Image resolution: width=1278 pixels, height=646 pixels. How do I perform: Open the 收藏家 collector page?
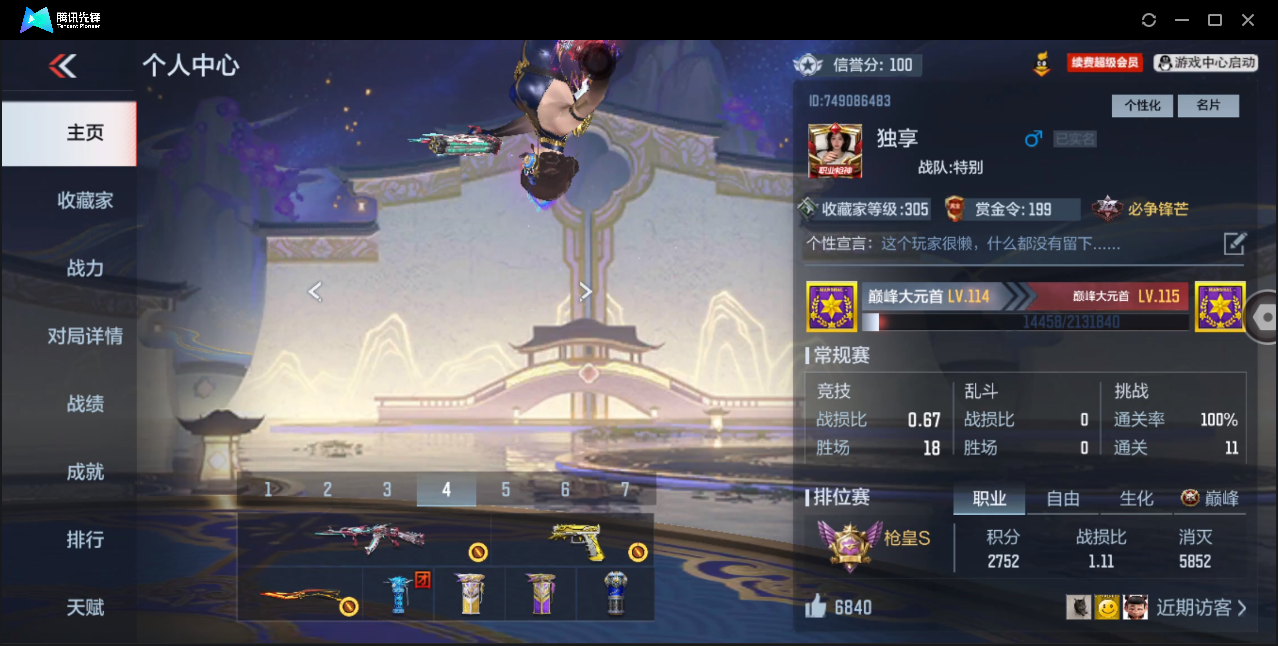pos(85,200)
